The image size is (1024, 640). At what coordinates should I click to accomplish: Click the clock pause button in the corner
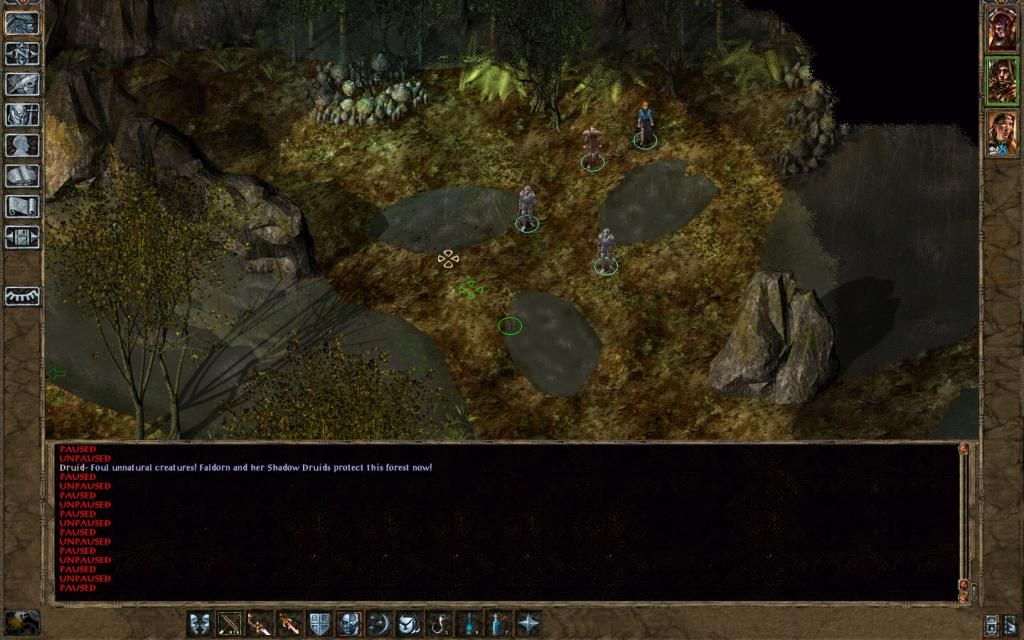pos(21,622)
